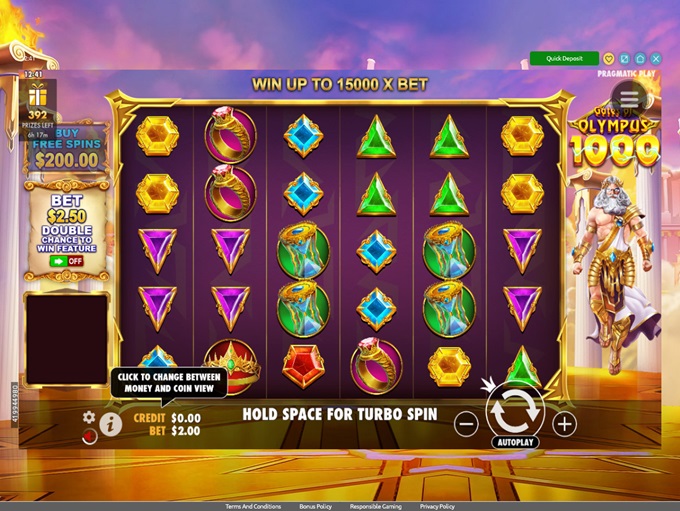Close the game window
Screen dimensions: 680x511
(655, 59)
